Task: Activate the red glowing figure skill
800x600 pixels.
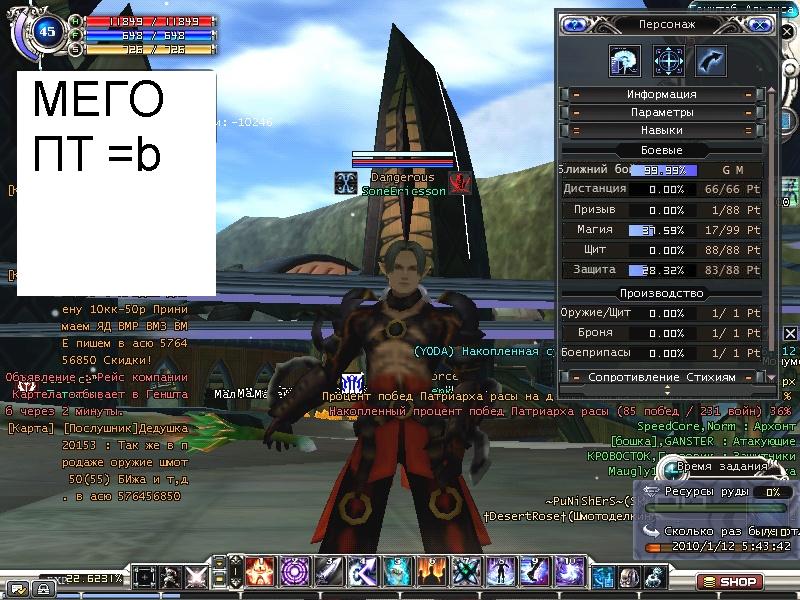Action: tap(261, 572)
